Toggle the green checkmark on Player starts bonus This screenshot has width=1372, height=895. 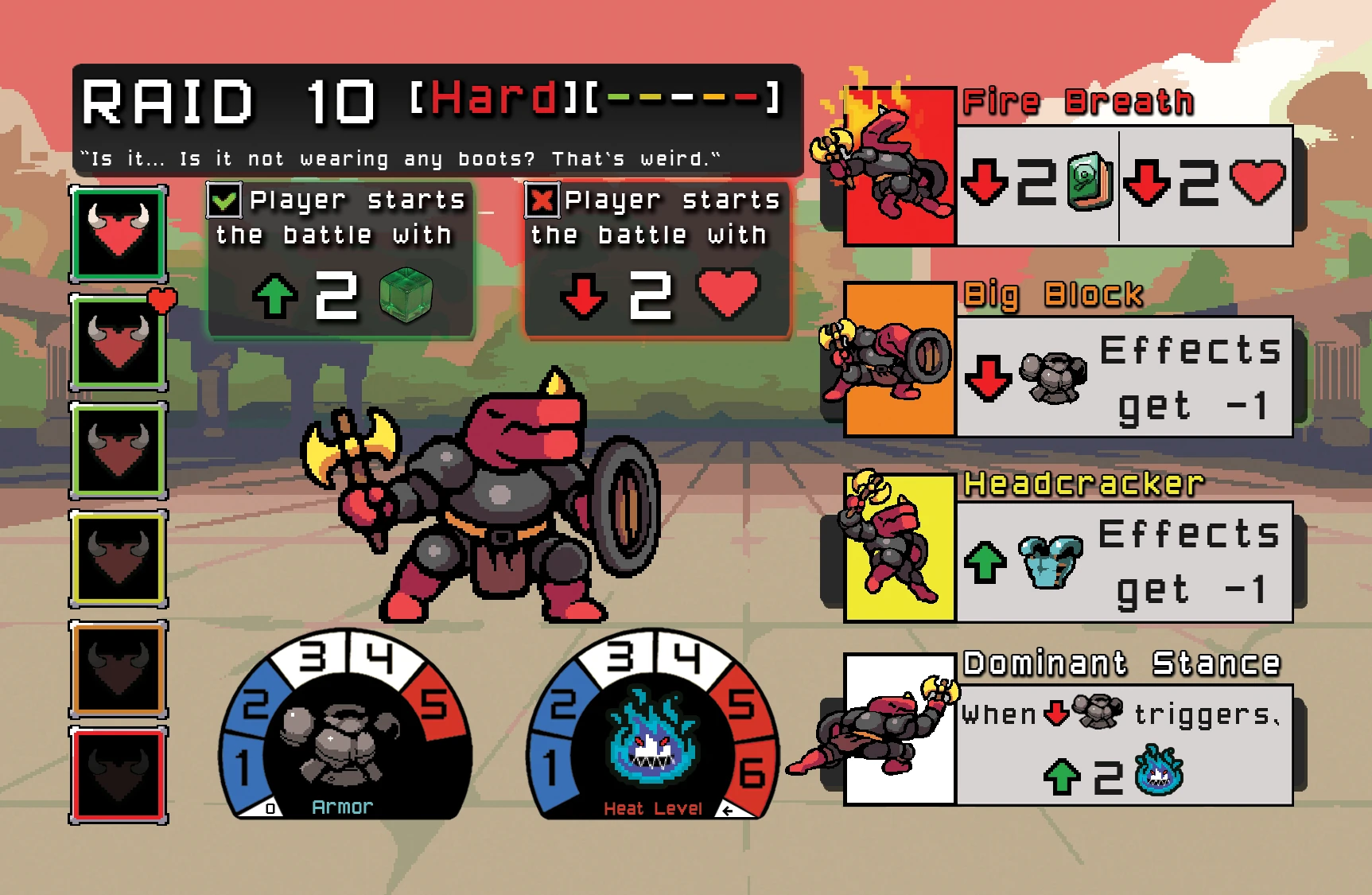point(224,200)
